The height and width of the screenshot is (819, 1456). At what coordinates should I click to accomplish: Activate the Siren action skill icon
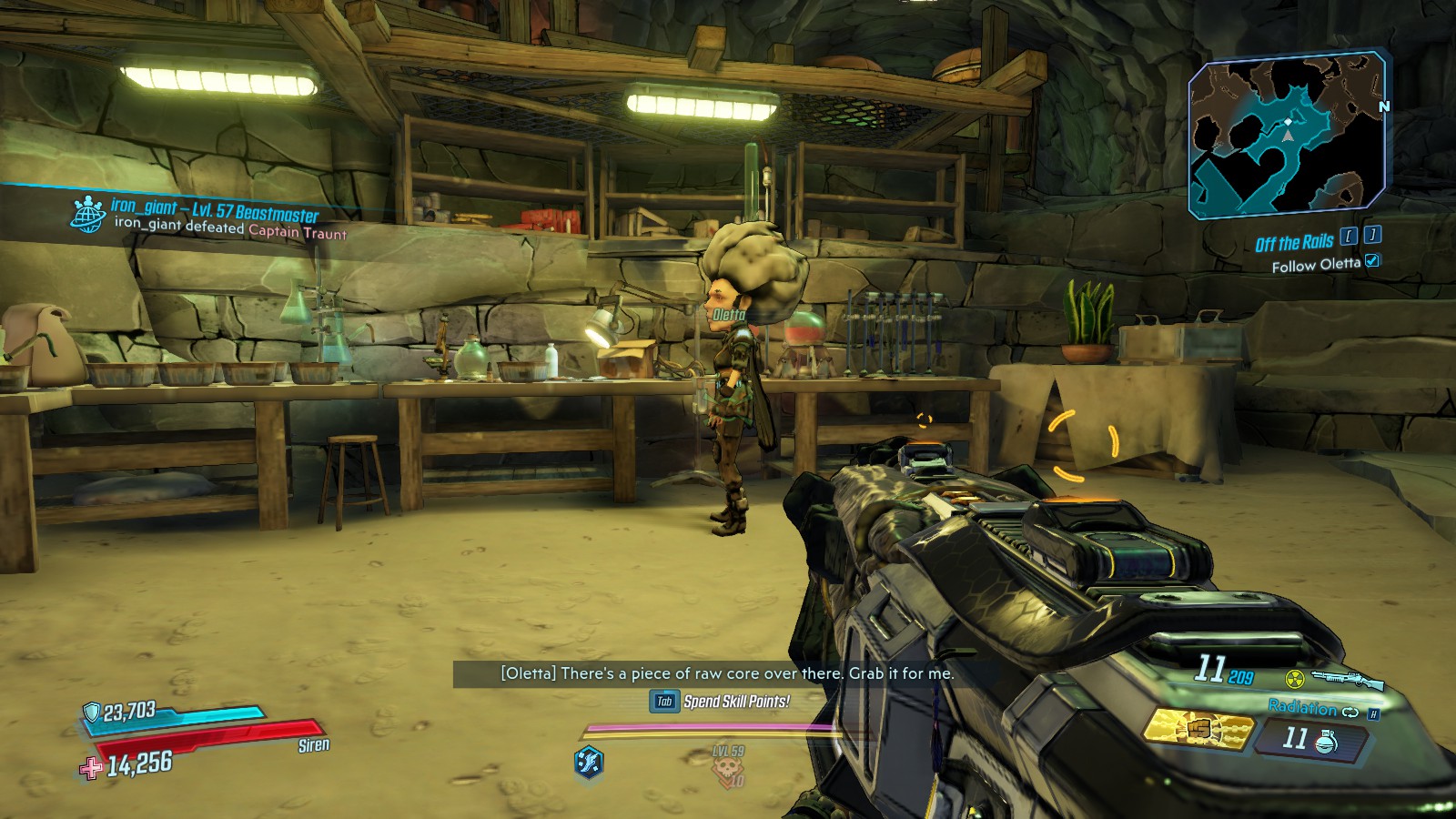589,761
